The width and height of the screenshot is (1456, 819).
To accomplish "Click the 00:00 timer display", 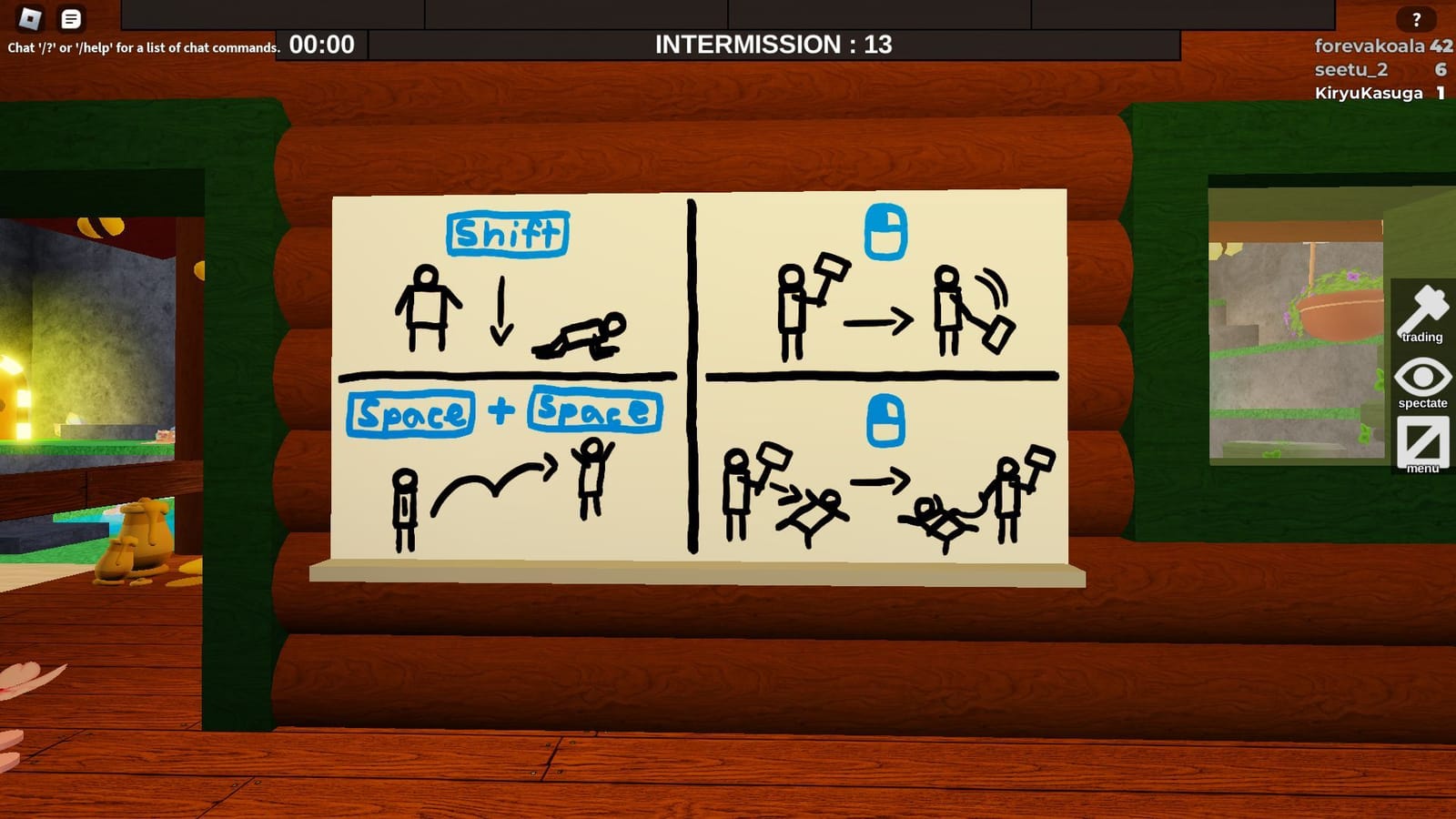I will pyautogui.click(x=318, y=42).
